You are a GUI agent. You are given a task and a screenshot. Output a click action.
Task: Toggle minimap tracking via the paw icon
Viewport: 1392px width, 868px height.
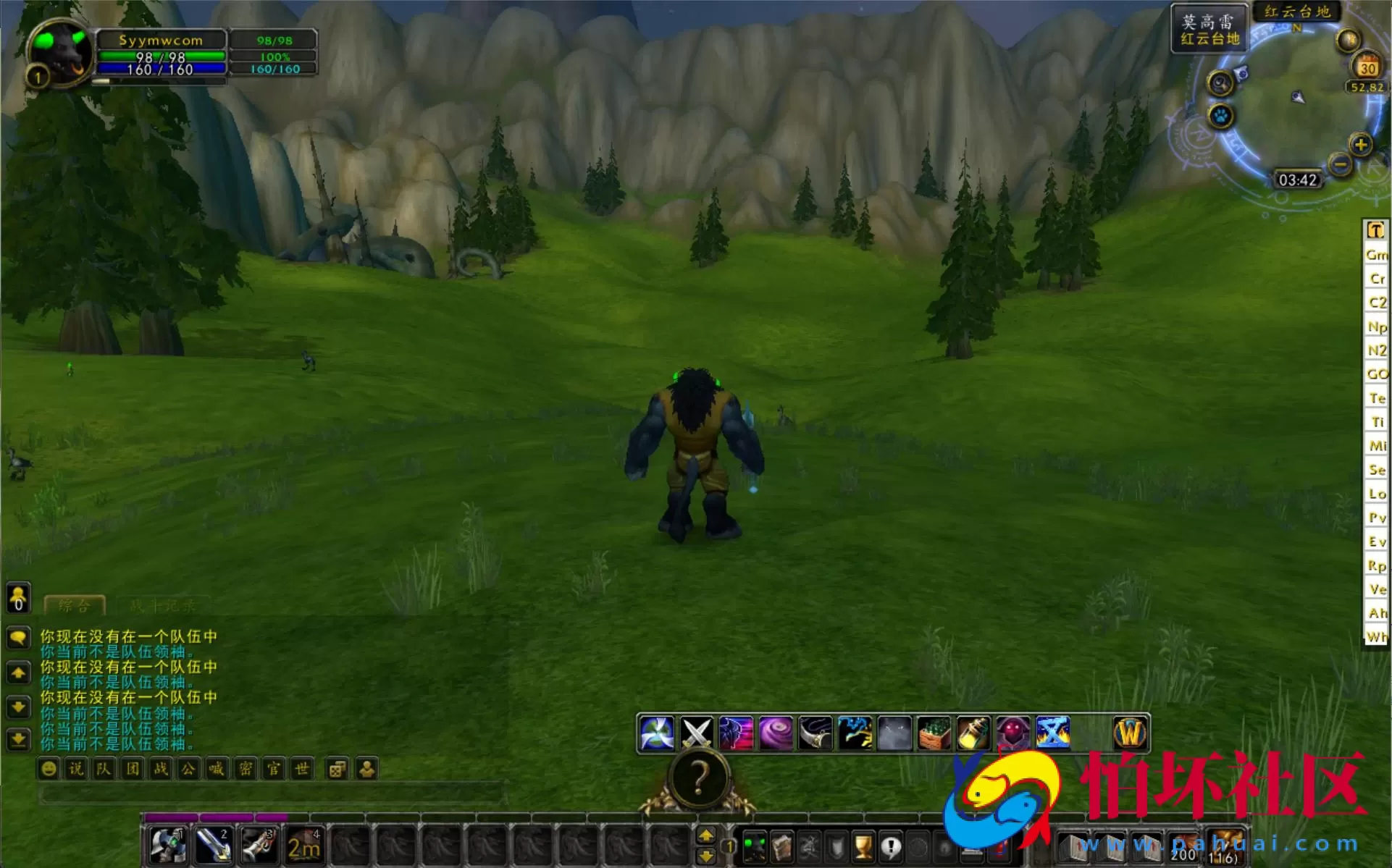(1220, 116)
